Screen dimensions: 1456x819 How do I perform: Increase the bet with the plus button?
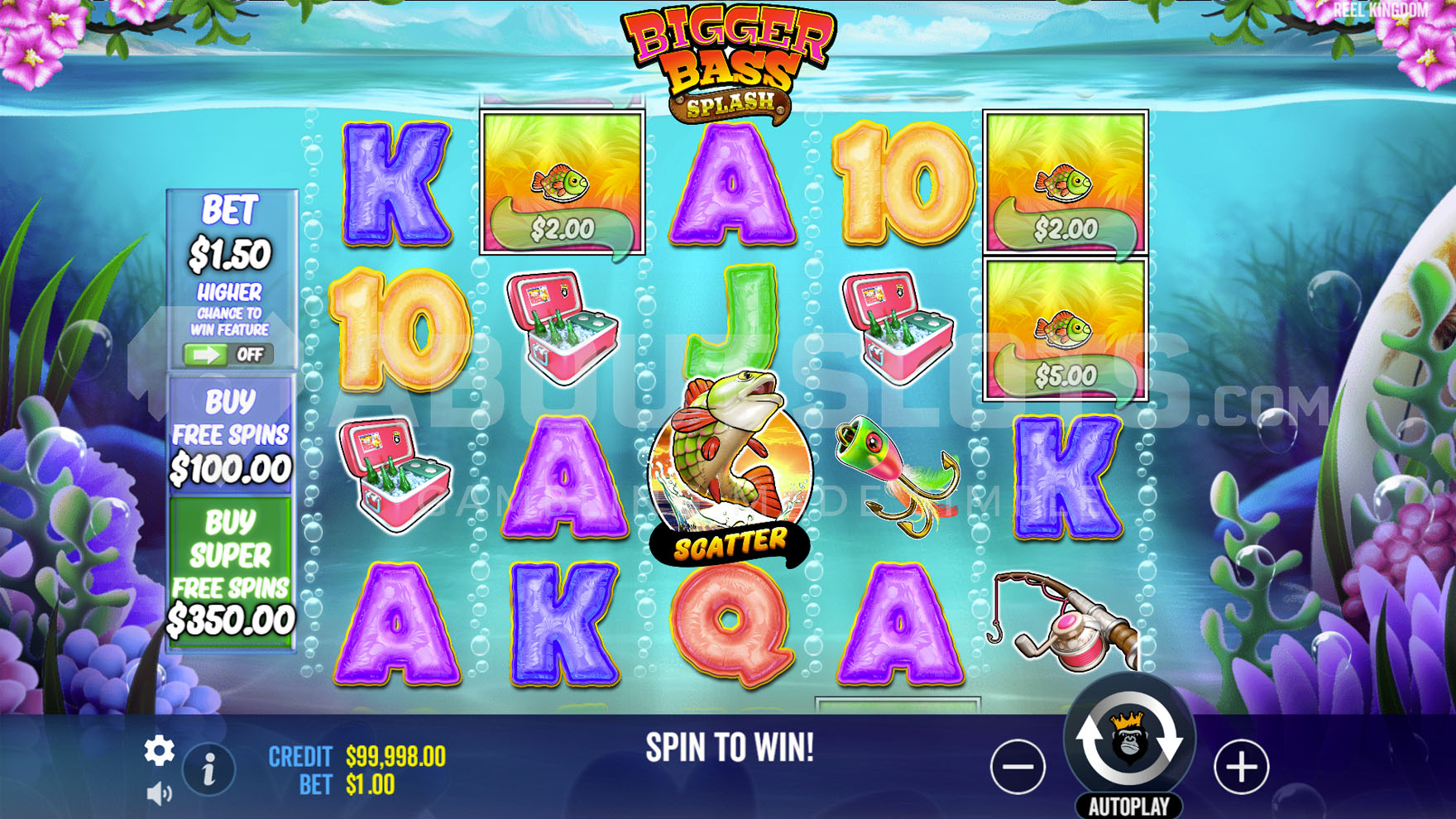click(1240, 767)
